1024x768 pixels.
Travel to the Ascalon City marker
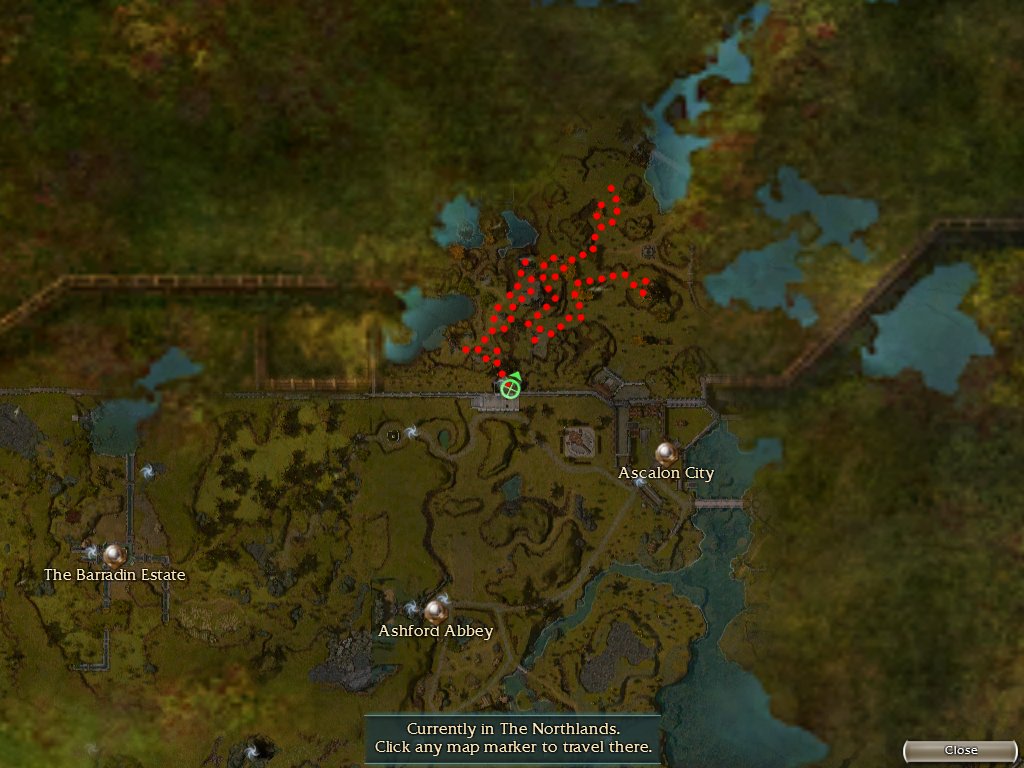tap(667, 453)
